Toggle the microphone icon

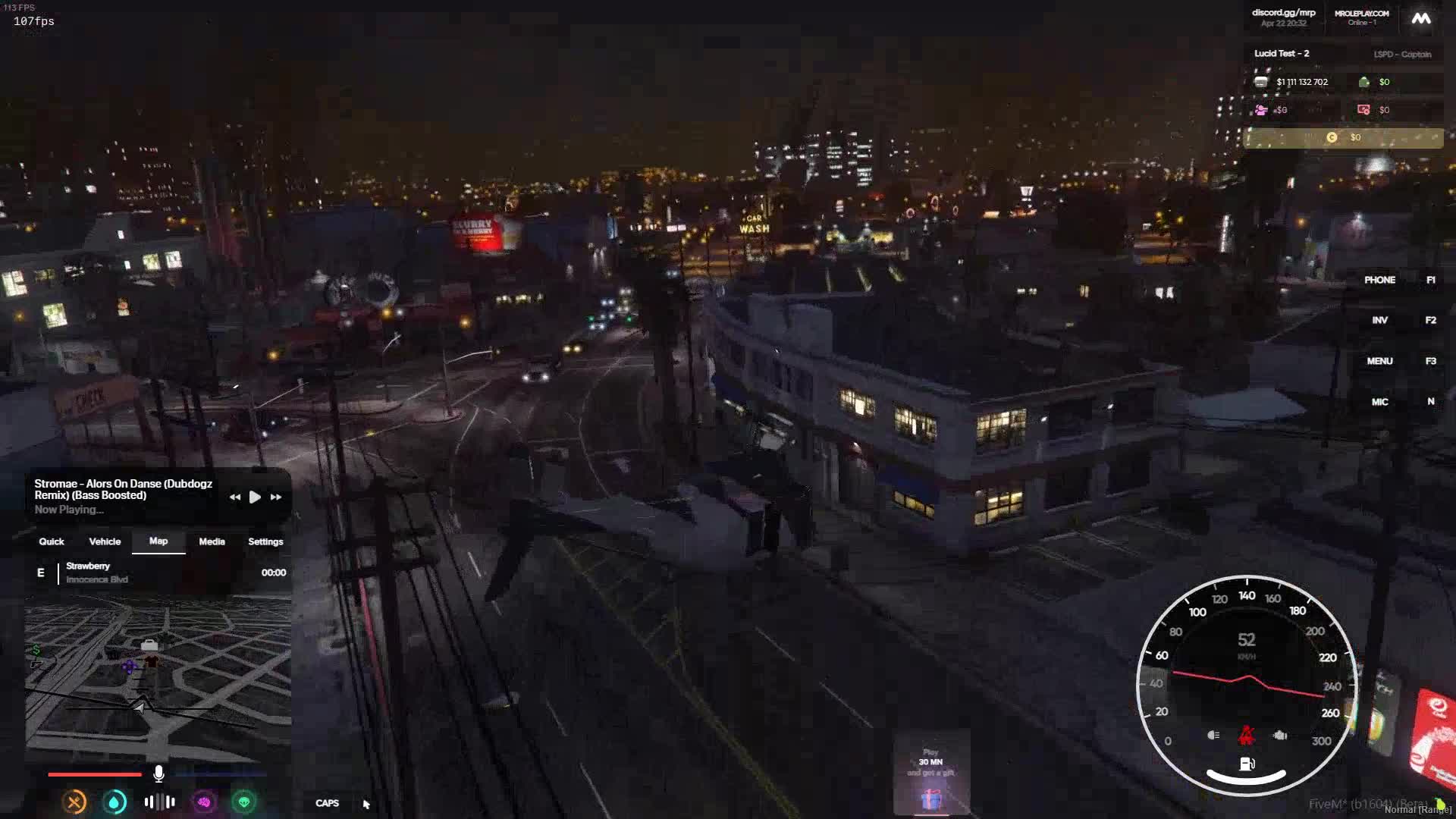[158, 773]
